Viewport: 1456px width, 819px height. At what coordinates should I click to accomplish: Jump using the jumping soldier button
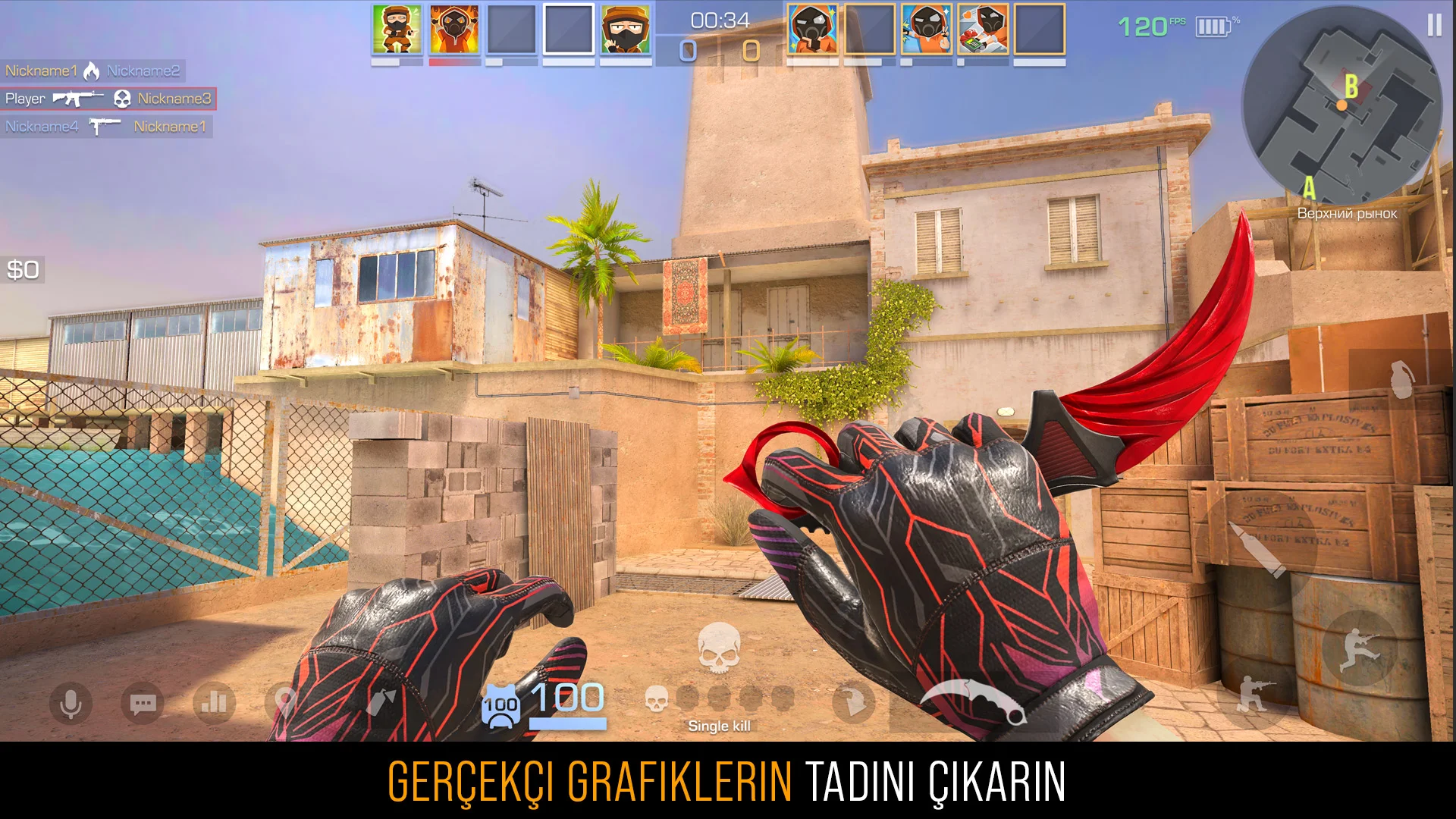pos(1359,649)
